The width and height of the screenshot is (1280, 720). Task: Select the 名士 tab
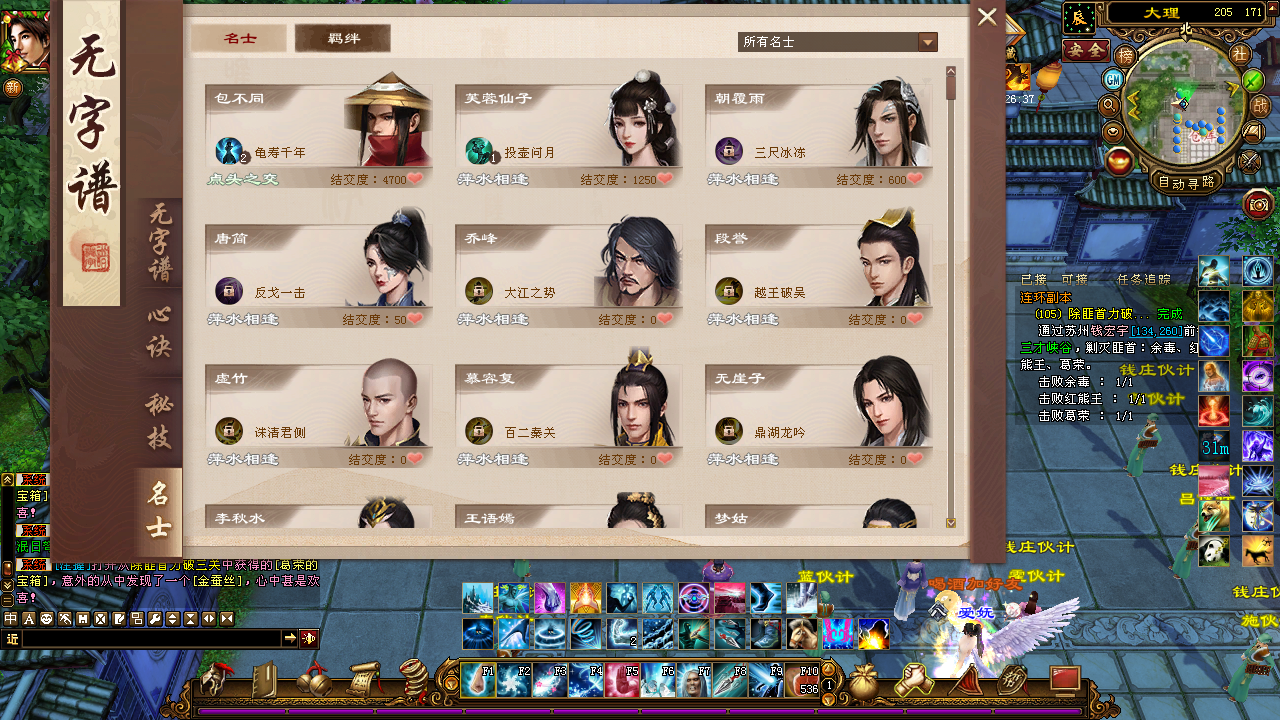pos(240,39)
